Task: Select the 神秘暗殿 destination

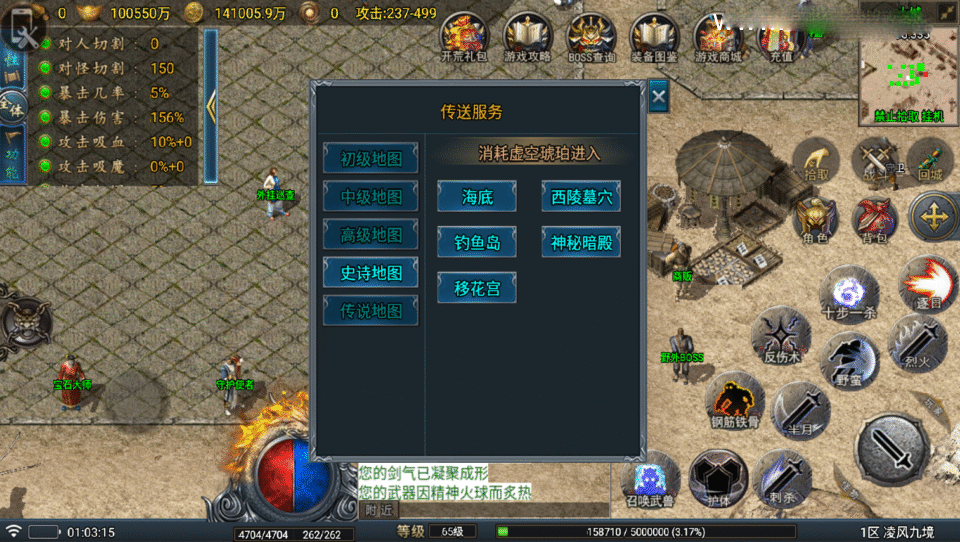Action: 581,242
